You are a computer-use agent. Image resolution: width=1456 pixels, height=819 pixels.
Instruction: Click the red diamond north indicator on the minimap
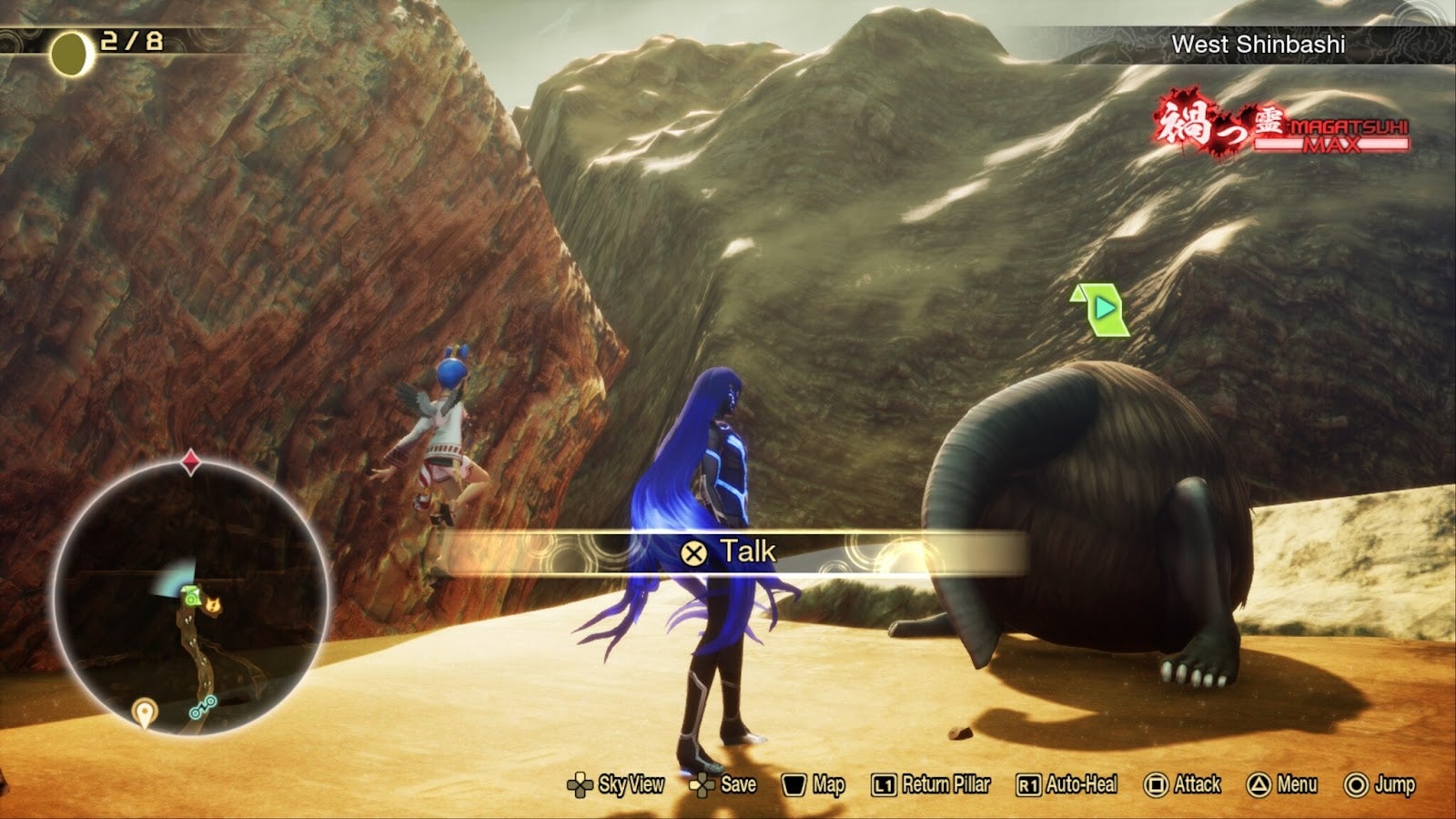click(x=190, y=462)
